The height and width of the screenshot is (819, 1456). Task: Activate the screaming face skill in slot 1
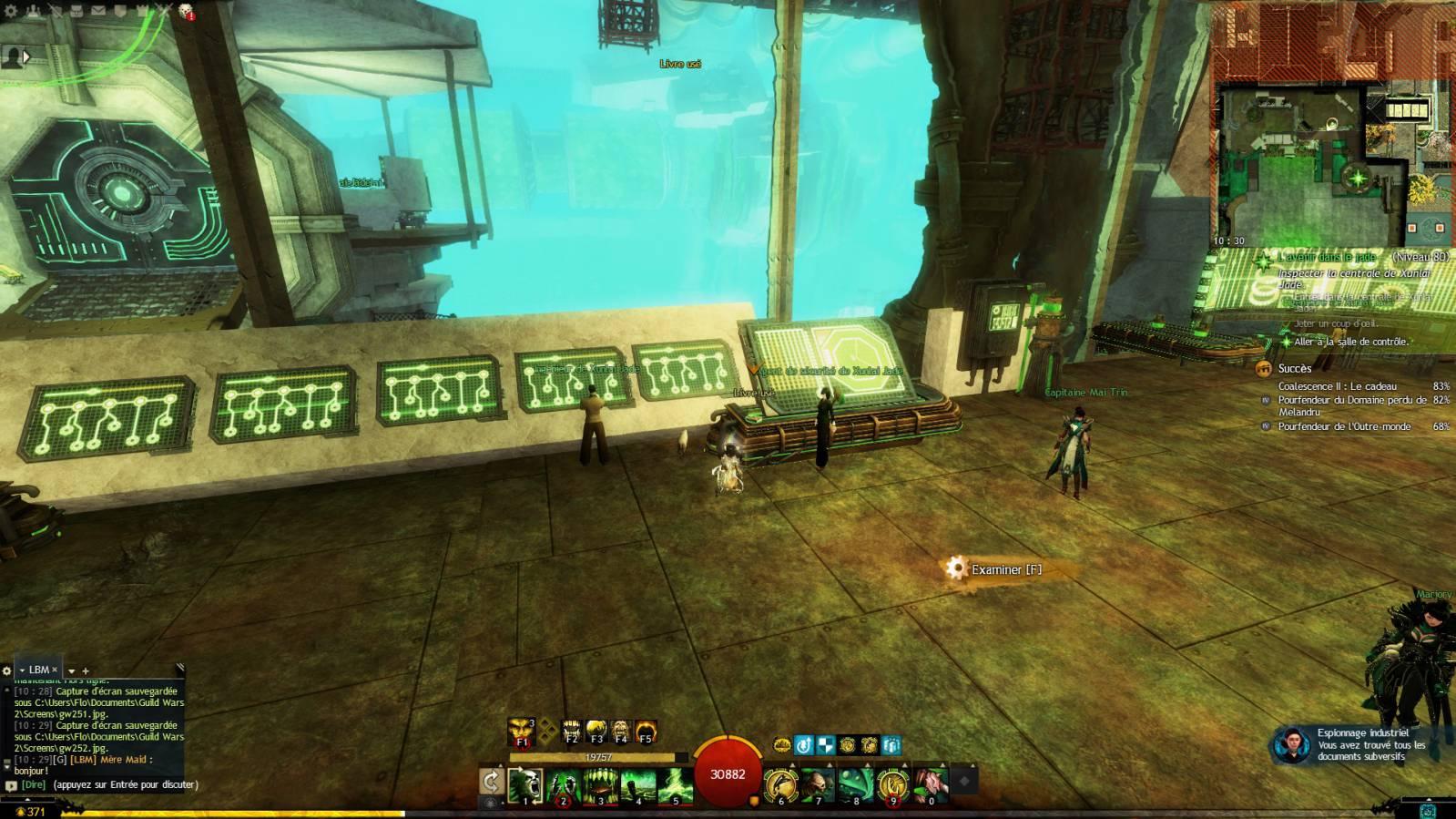525,785
